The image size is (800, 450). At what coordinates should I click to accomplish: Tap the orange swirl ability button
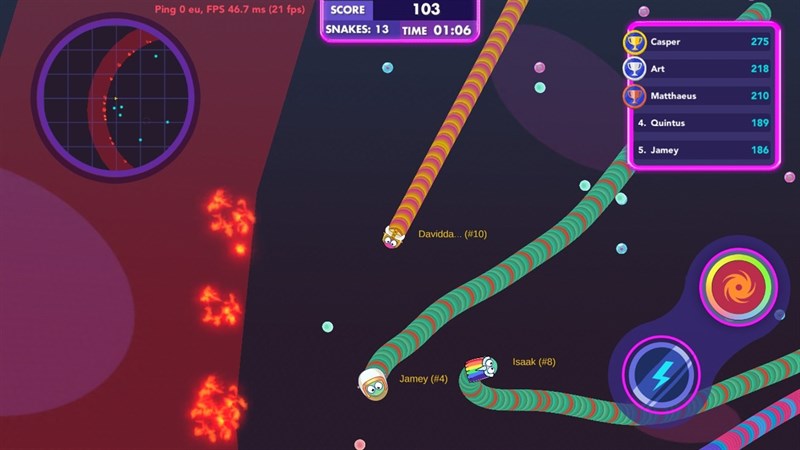coord(738,288)
